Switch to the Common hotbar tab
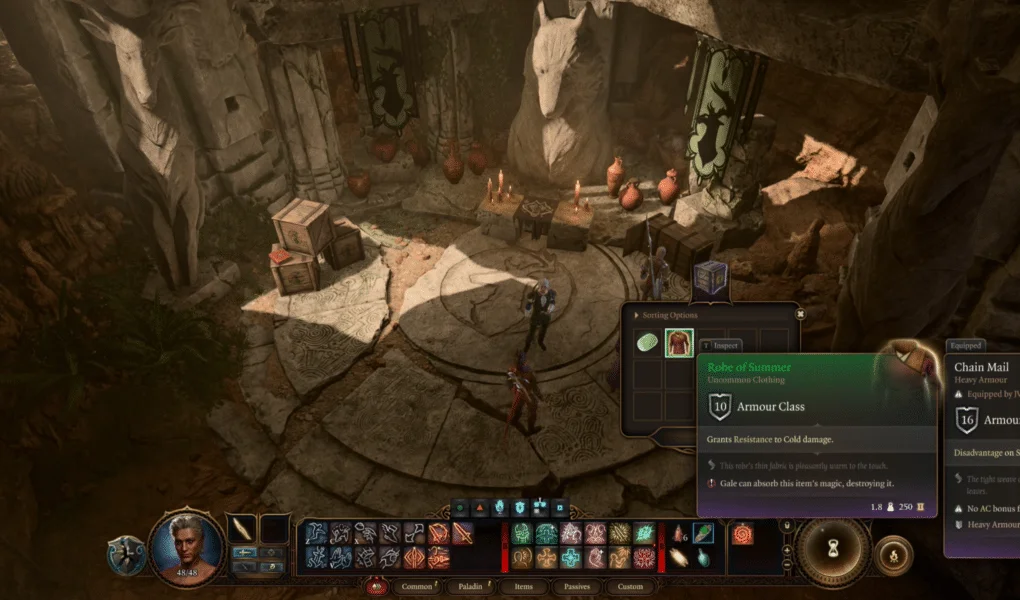 [415, 586]
